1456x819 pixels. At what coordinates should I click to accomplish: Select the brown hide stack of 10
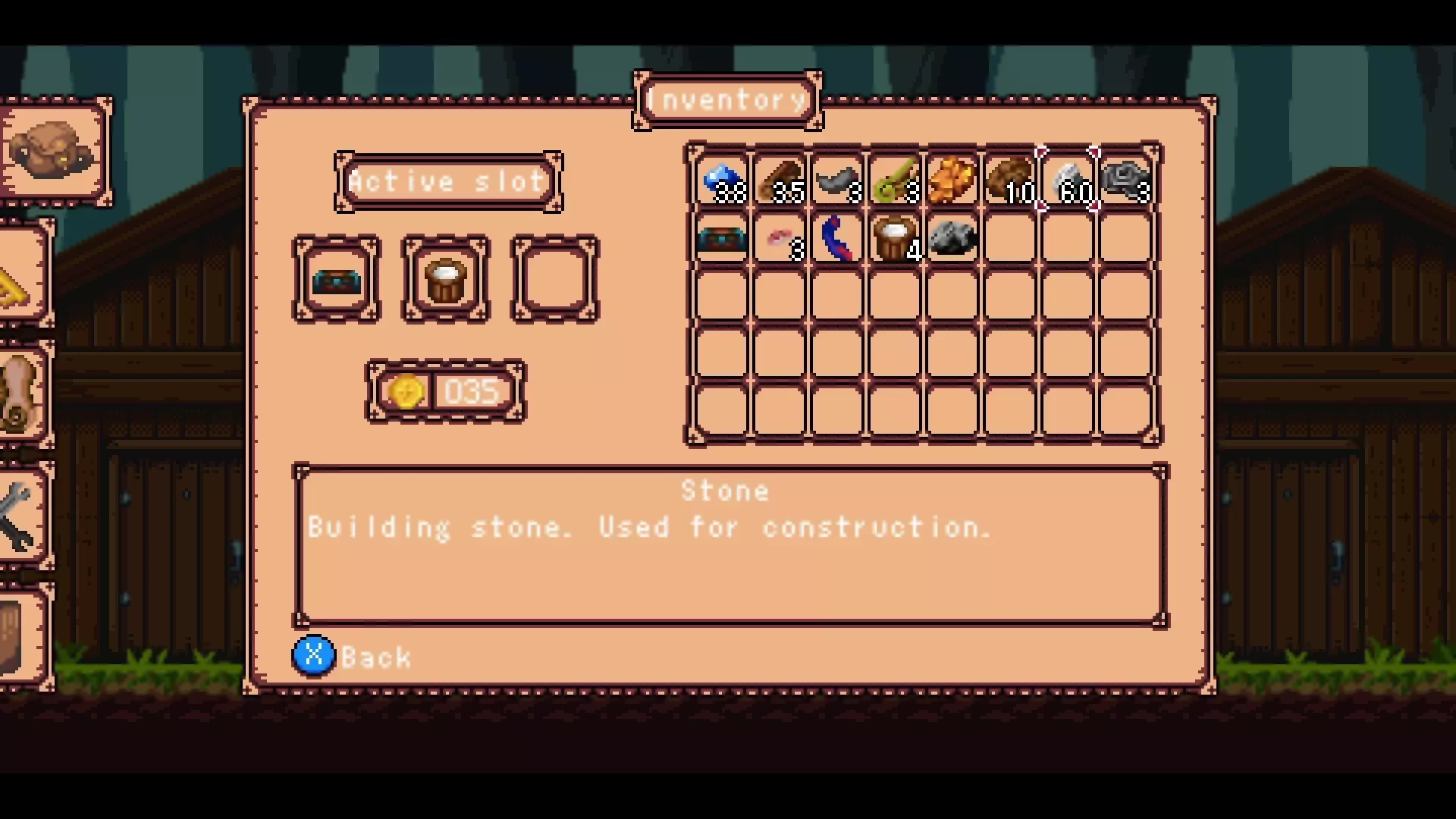(1010, 181)
